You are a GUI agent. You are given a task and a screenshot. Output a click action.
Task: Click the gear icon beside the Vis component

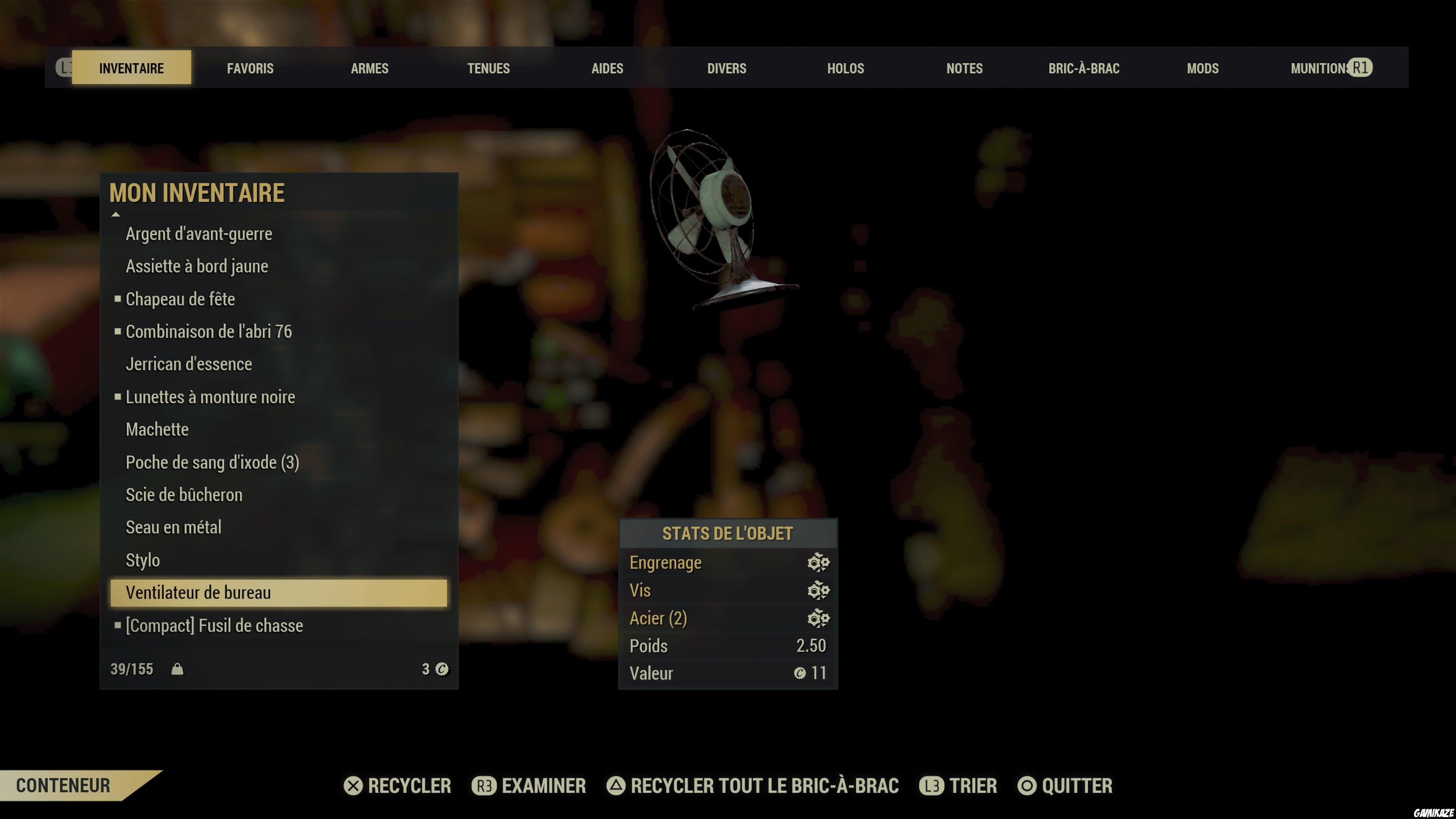tap(819, 590)
